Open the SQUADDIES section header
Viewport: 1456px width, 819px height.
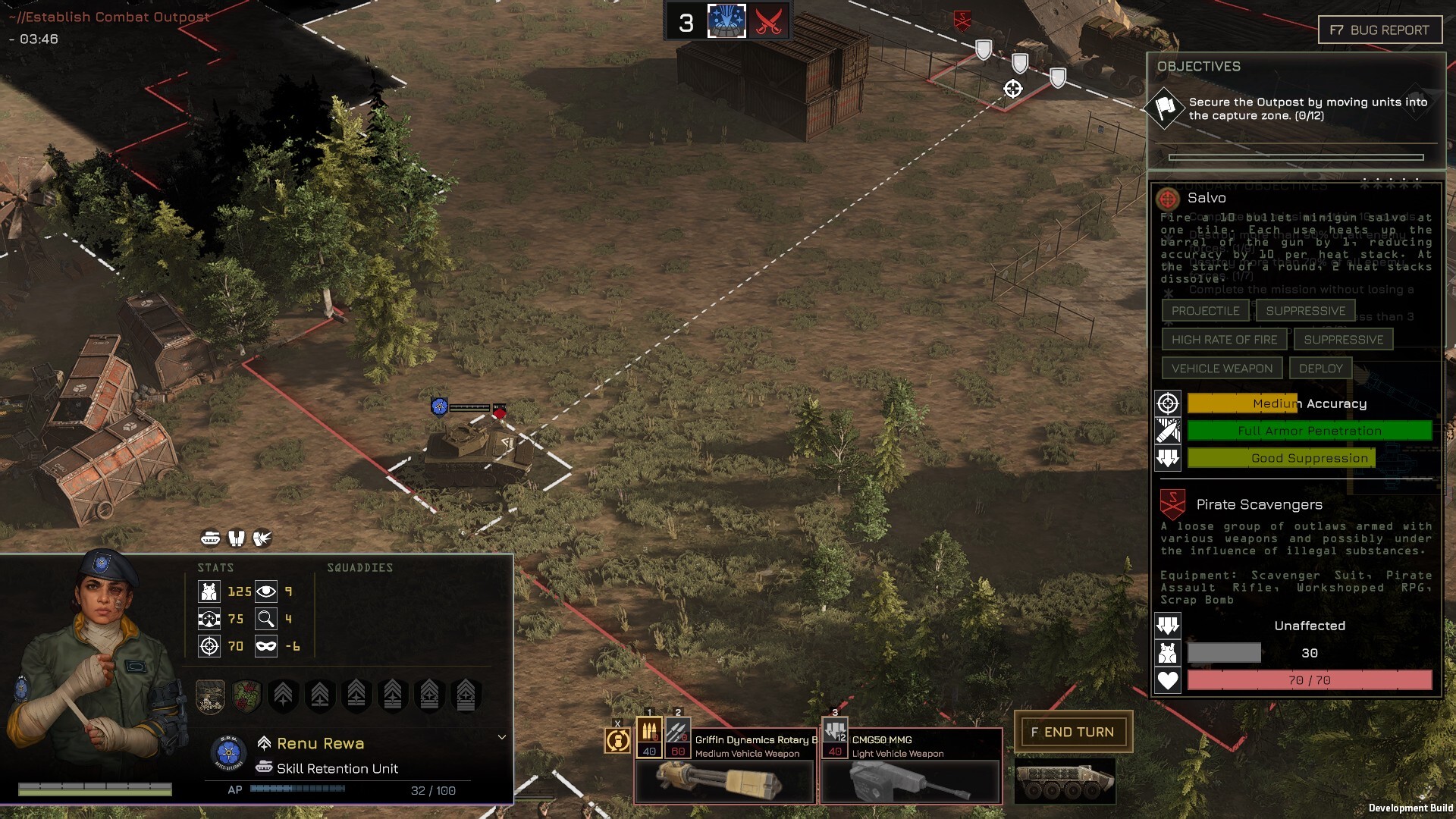360,567
